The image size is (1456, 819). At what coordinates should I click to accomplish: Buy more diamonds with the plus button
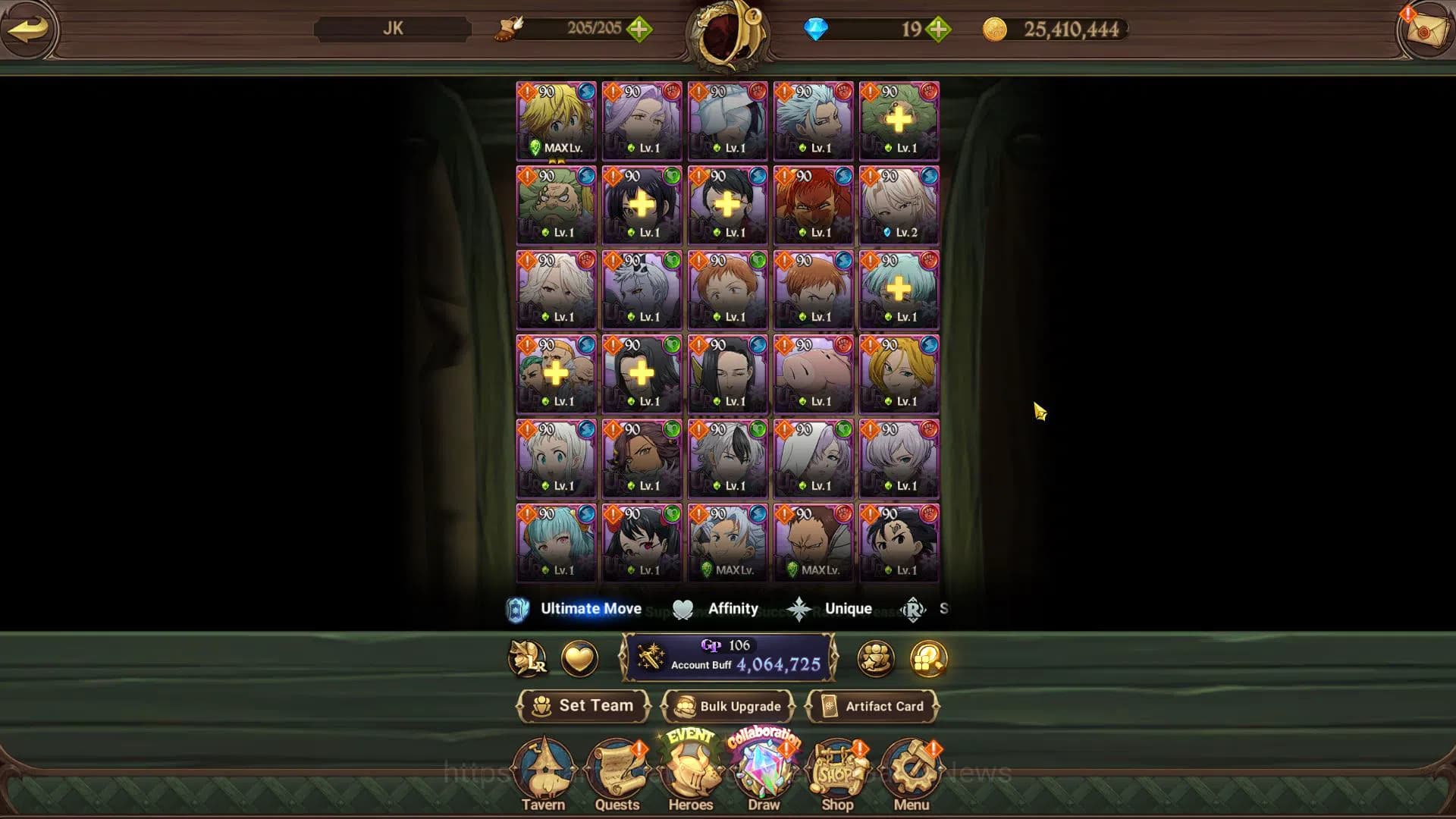point(938,30)
